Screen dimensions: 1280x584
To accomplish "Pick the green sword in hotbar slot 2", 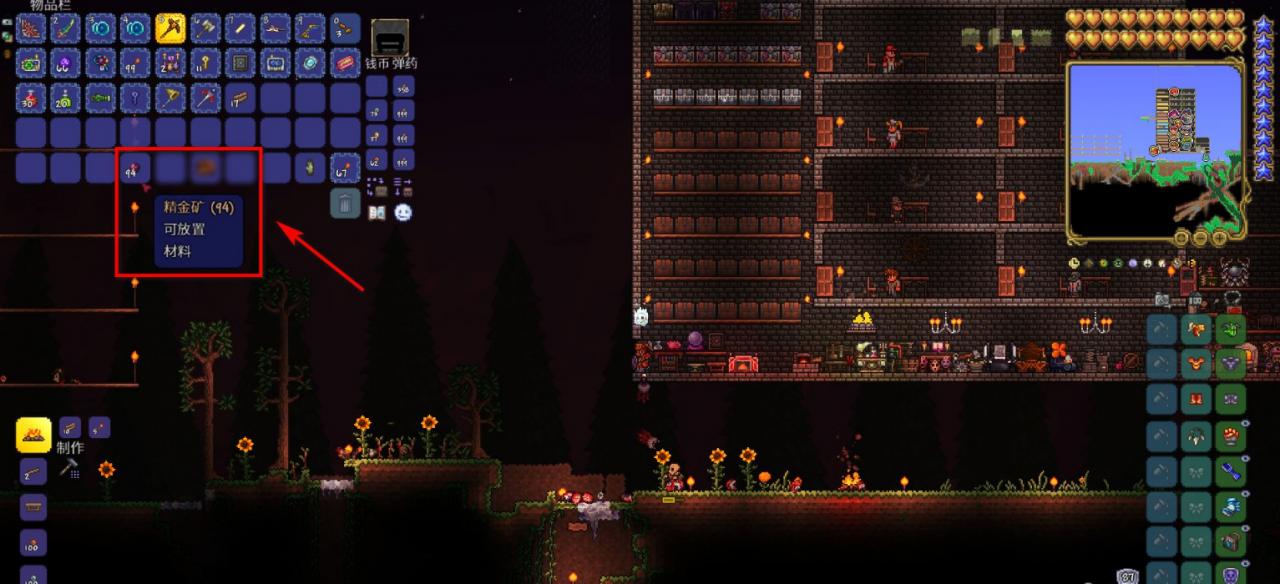I will click(65, 28).
